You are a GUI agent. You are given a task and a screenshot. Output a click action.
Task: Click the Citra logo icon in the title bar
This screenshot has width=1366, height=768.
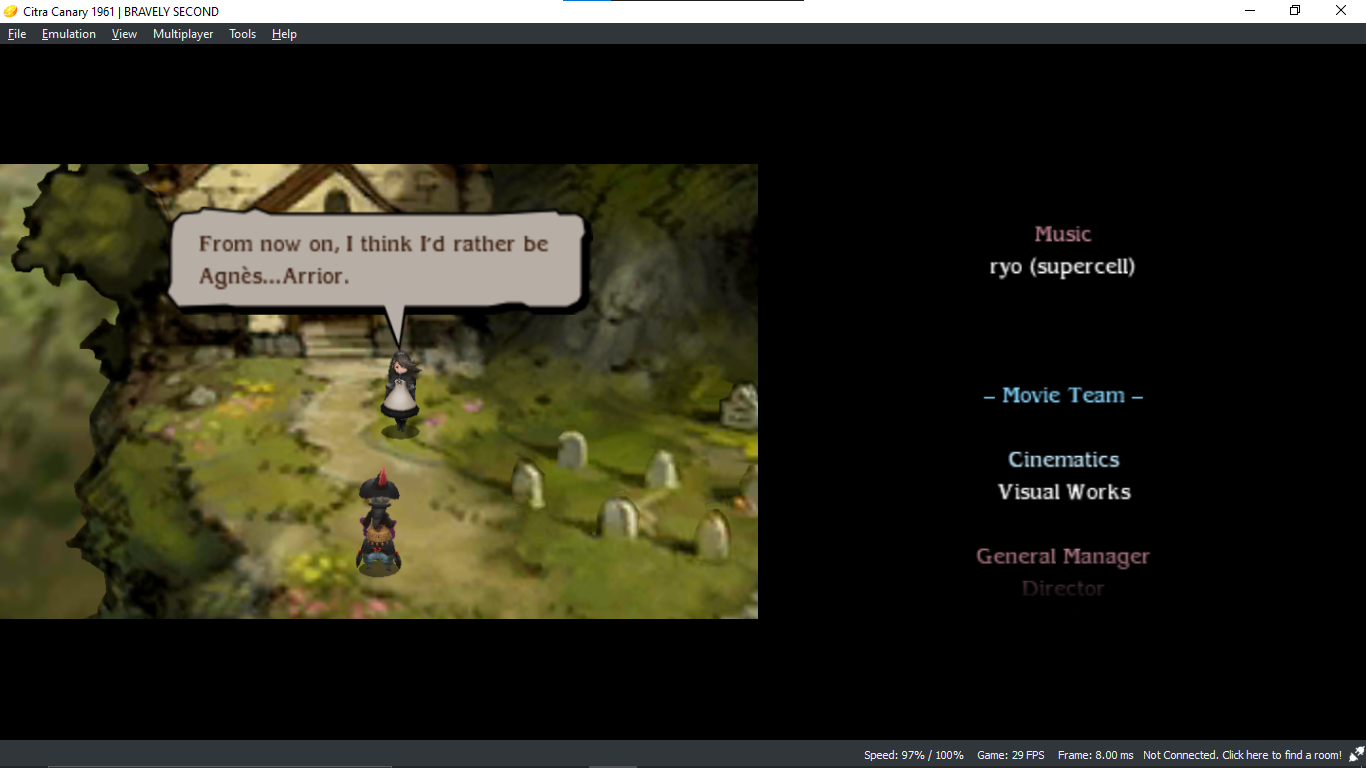click(10, 10)
